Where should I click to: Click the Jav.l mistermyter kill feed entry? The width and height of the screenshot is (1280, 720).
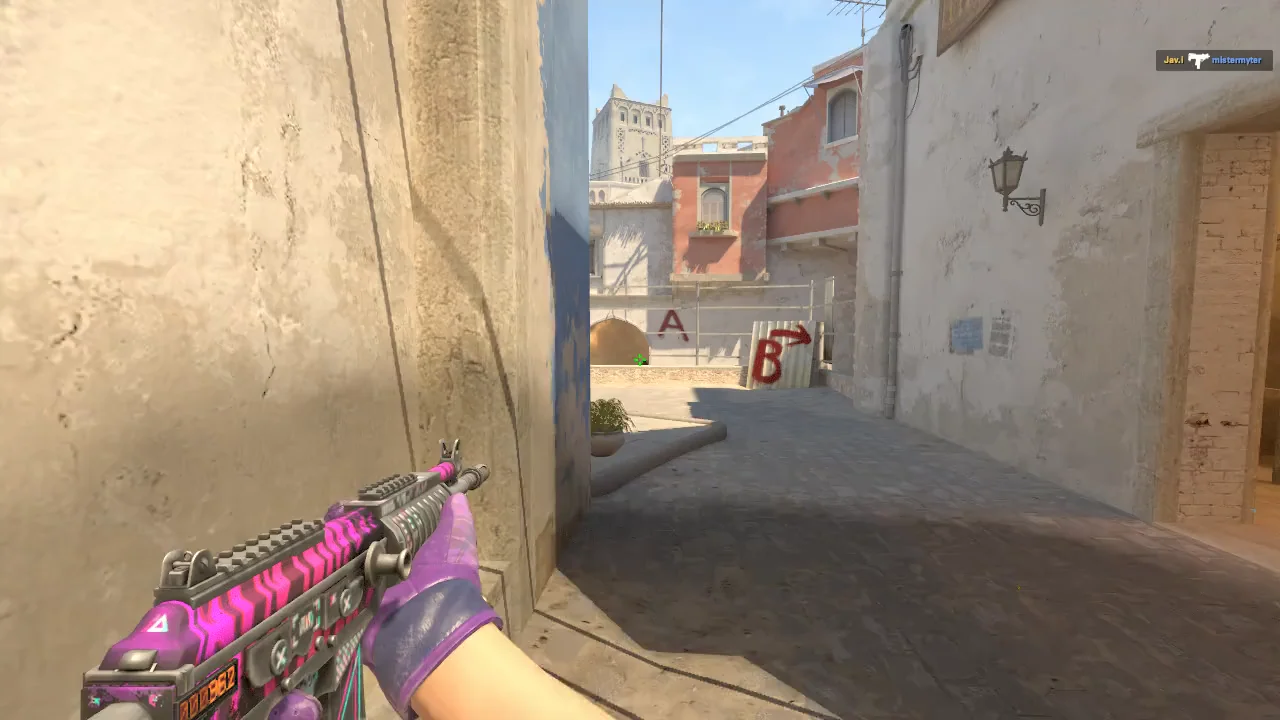(1214, 61)
